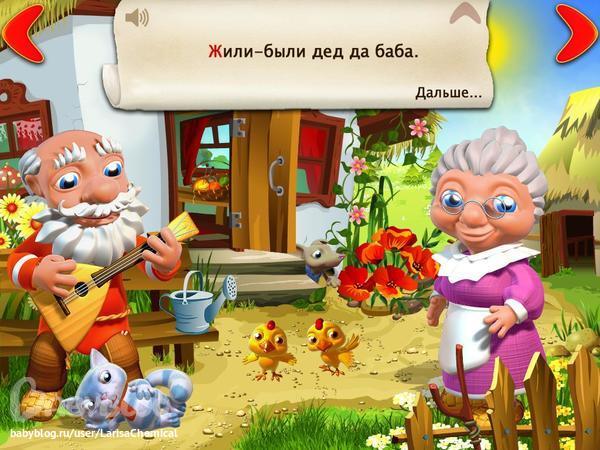Go to the previous page with the left red arrow
Image resolution: width=600 pixels, height=450 pixels.
tap(22, 32)
